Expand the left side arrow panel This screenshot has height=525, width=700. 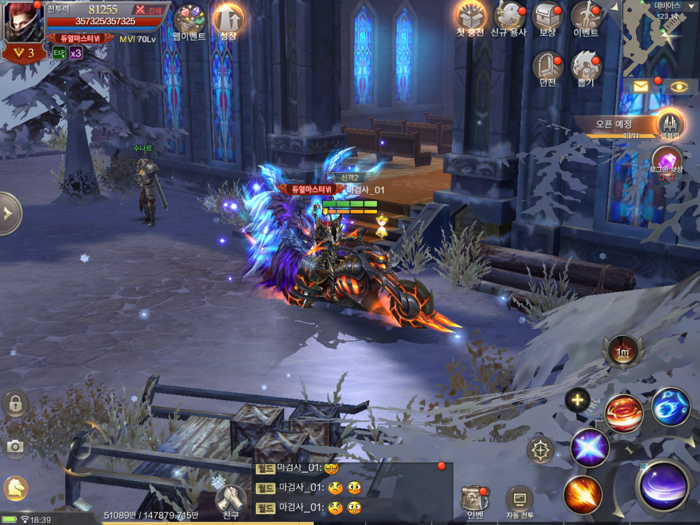click(x=9, y=213)
